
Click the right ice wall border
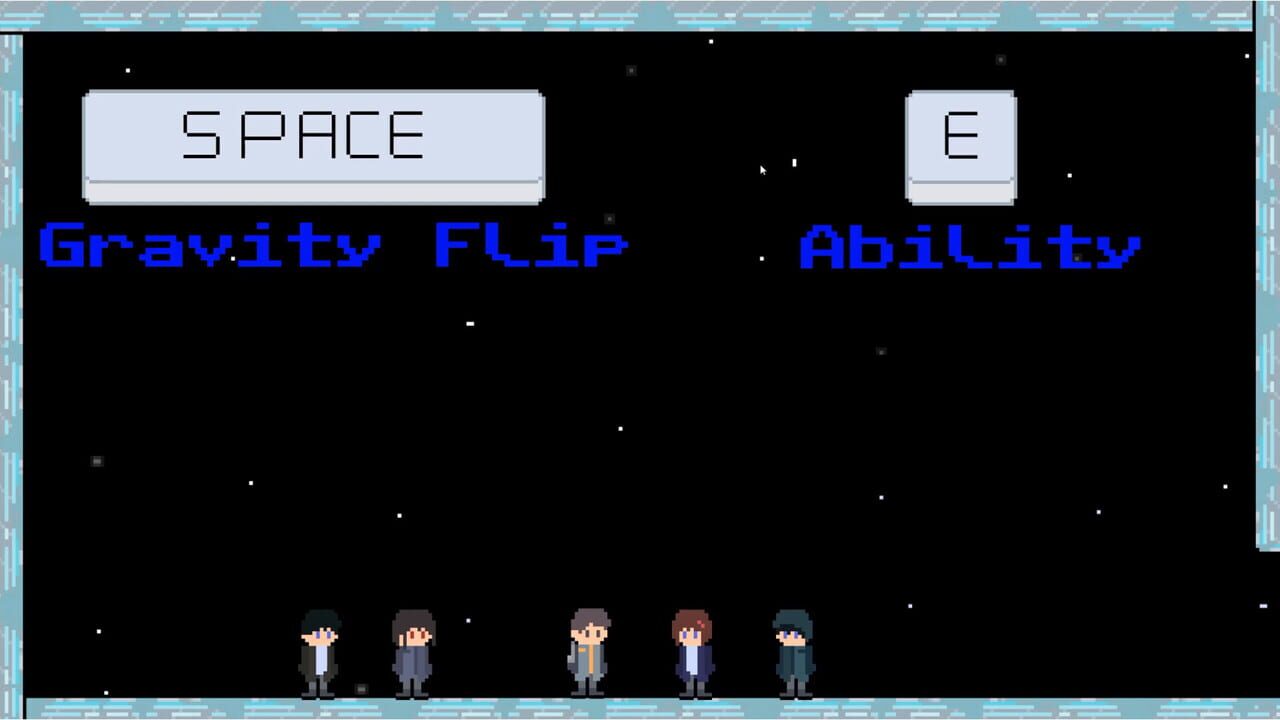pyautogui.click(x=1268, y=400)
